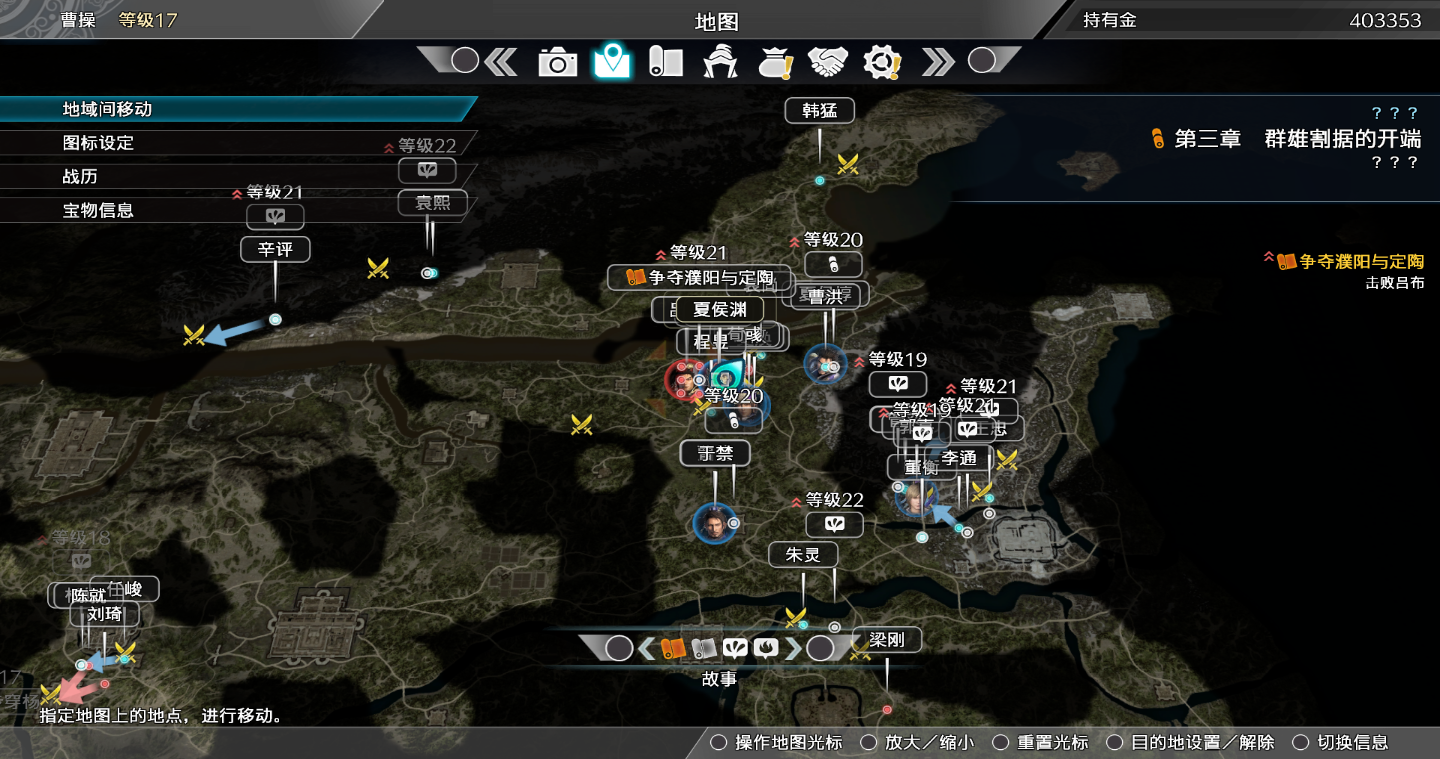Switch to the helmet officer tab
The image size is (1440, 759).
[720, 62]
